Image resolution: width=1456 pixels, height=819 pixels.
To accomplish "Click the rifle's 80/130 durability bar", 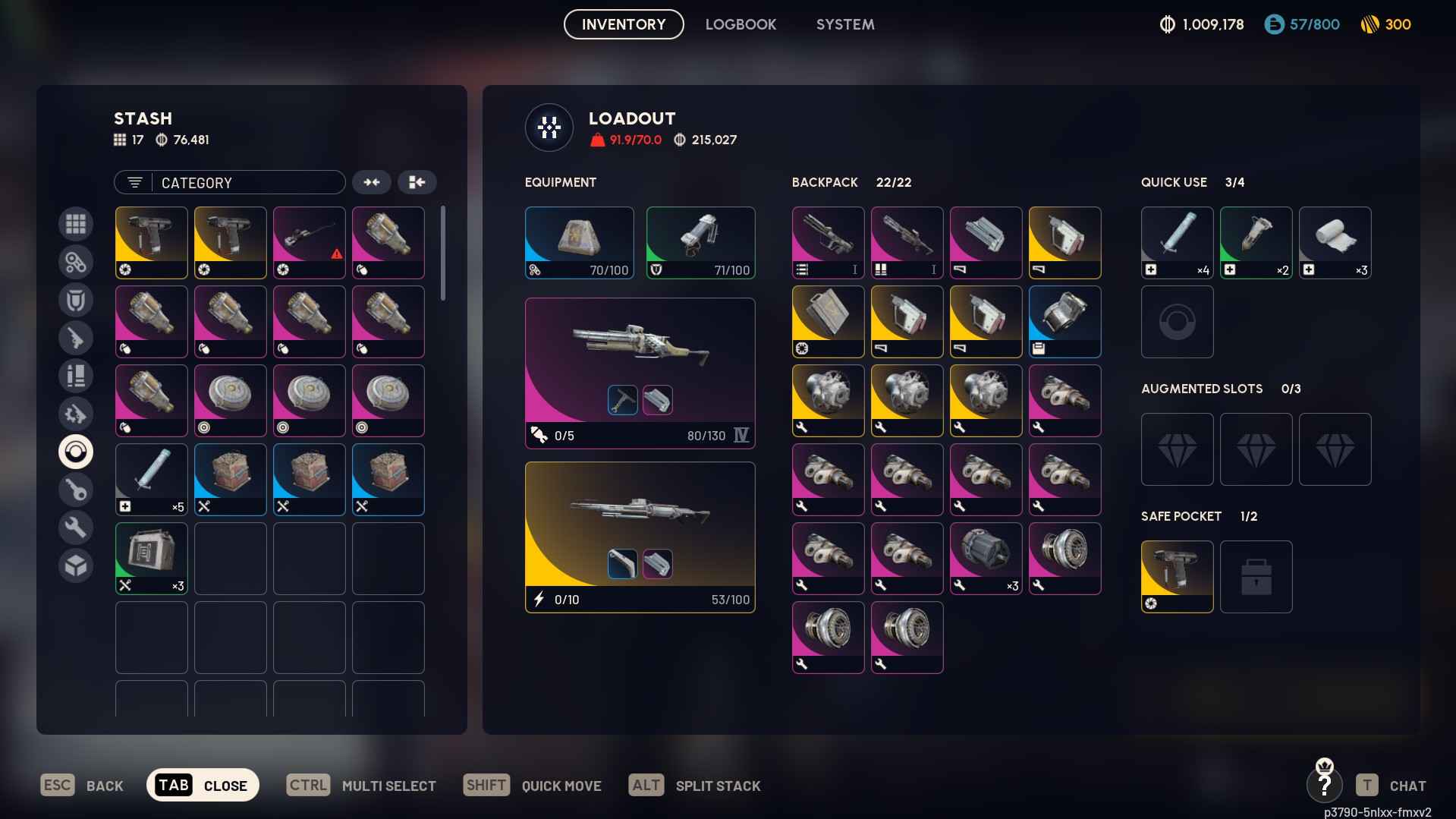I will pos(706,436).
